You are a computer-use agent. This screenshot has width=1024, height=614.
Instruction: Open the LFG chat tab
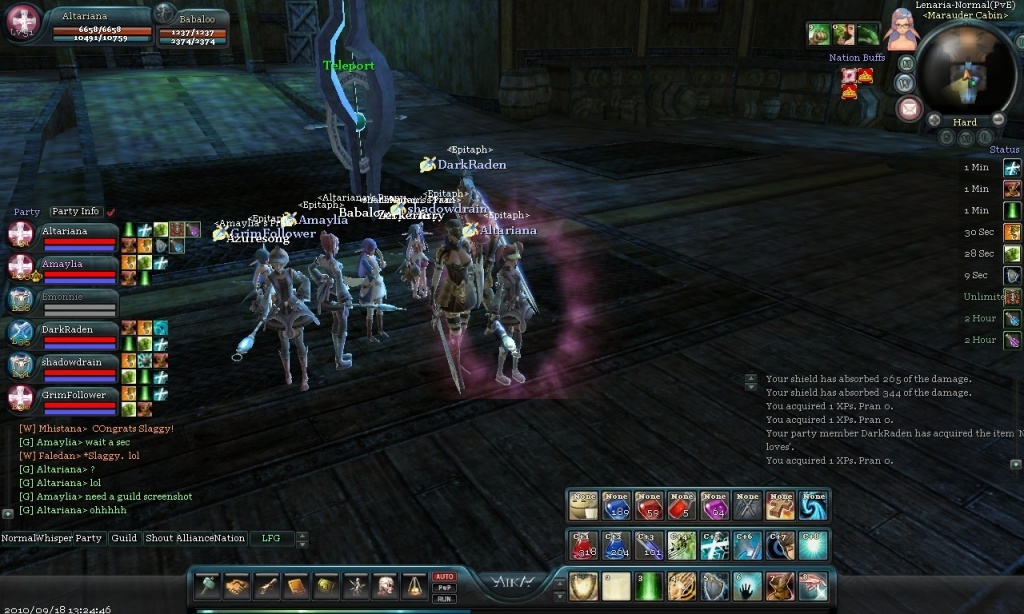point(271,538)
